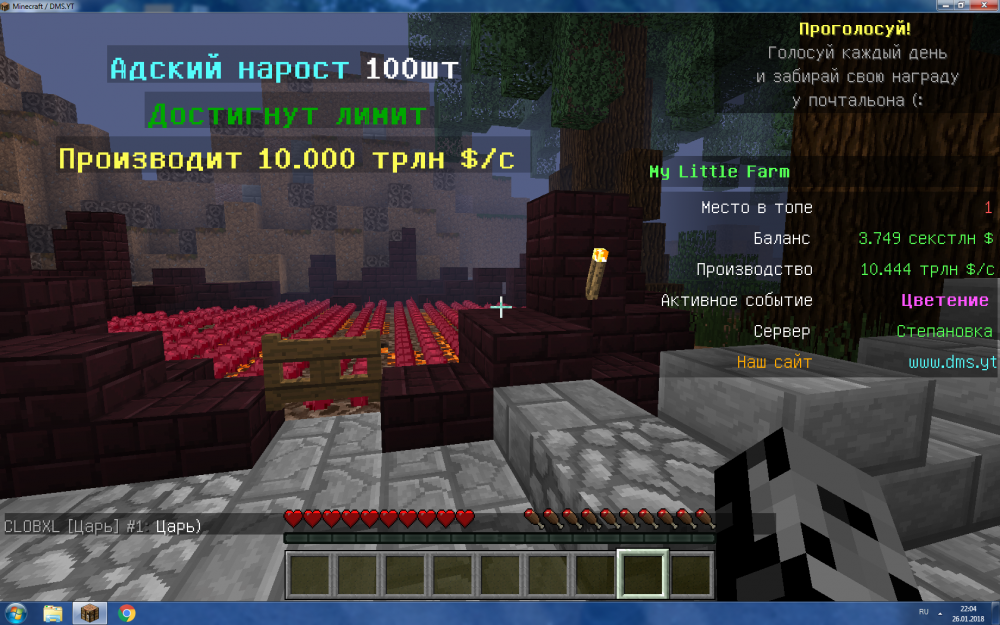Select the highlighted hotbar slot
The width and height of the screenshot is (1000, 625).
pos(643,575)
